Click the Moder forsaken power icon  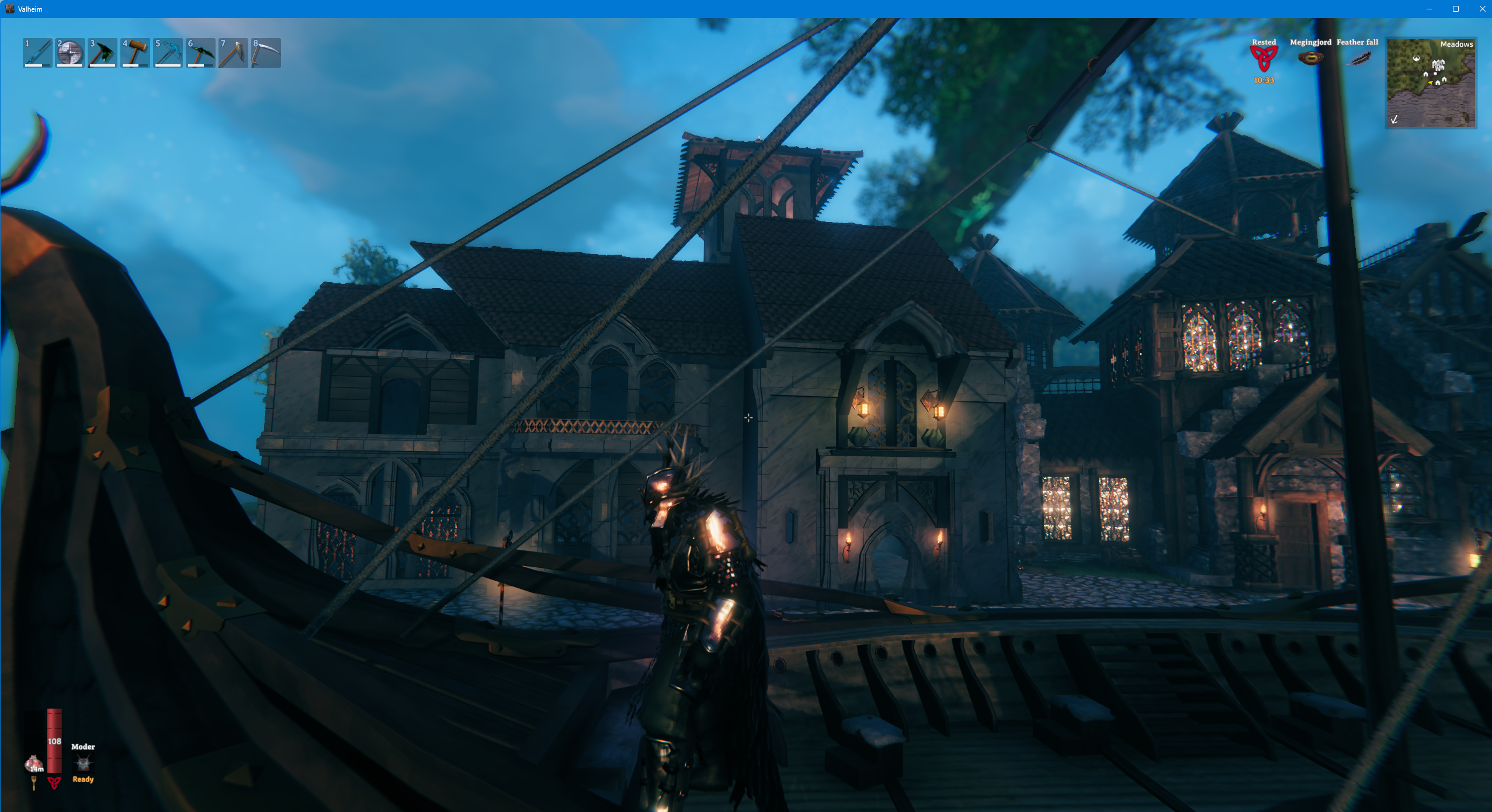[83, 762]
